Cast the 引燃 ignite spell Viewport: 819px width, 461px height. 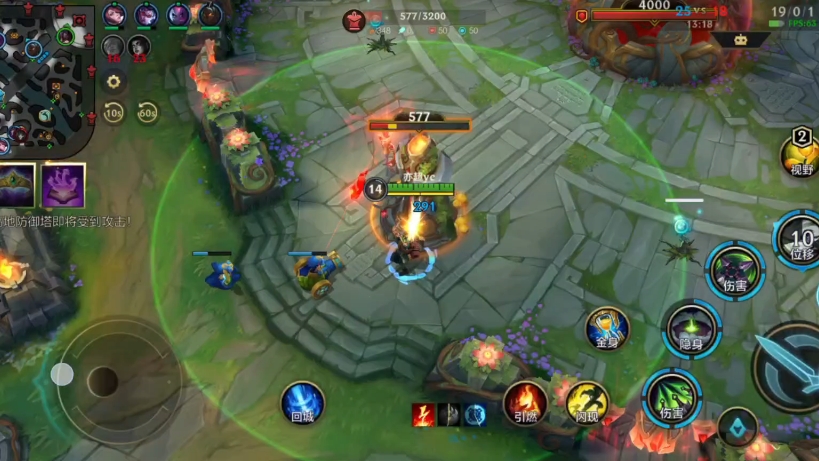pos(525,402)
